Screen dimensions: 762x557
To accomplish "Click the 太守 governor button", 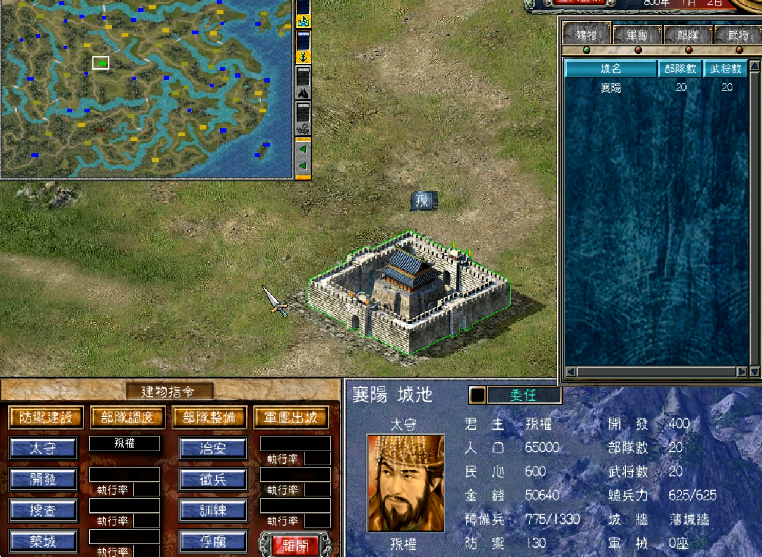I will [43, 448].
